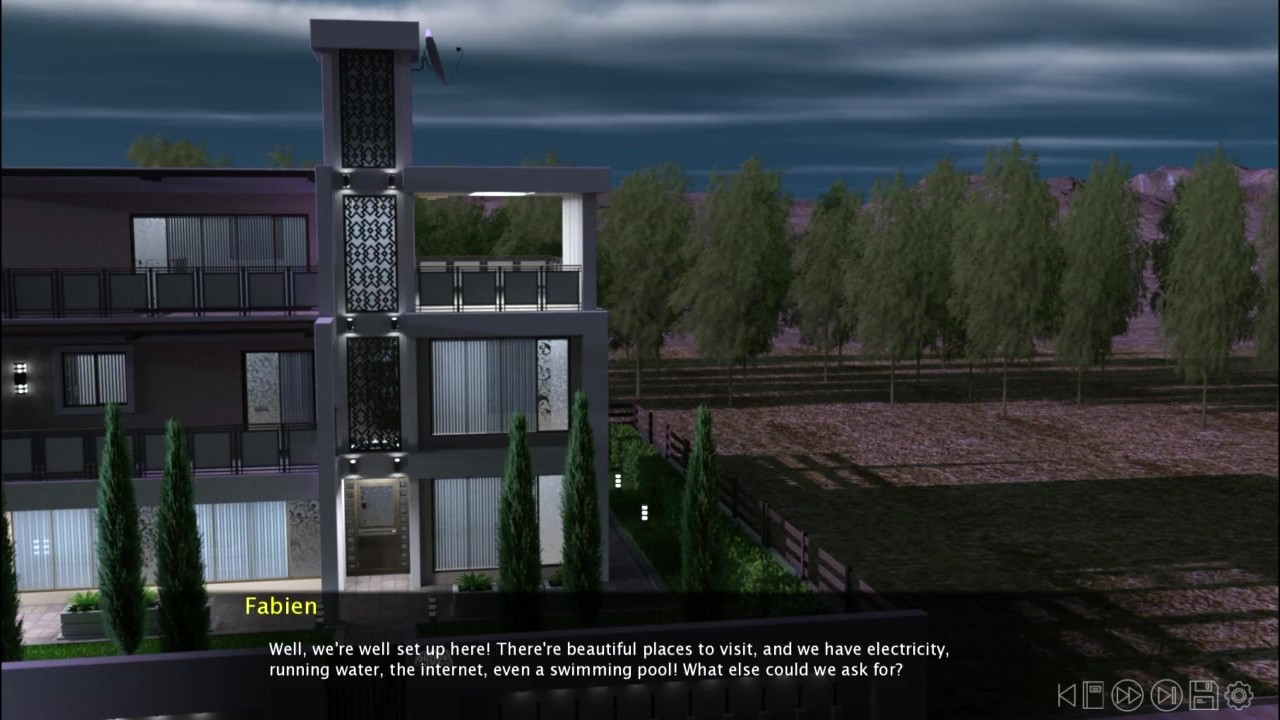The height and width of the screenshot is (720, 1280).
Task: Open settings with the gear icon
Action: pos(1239,695)
